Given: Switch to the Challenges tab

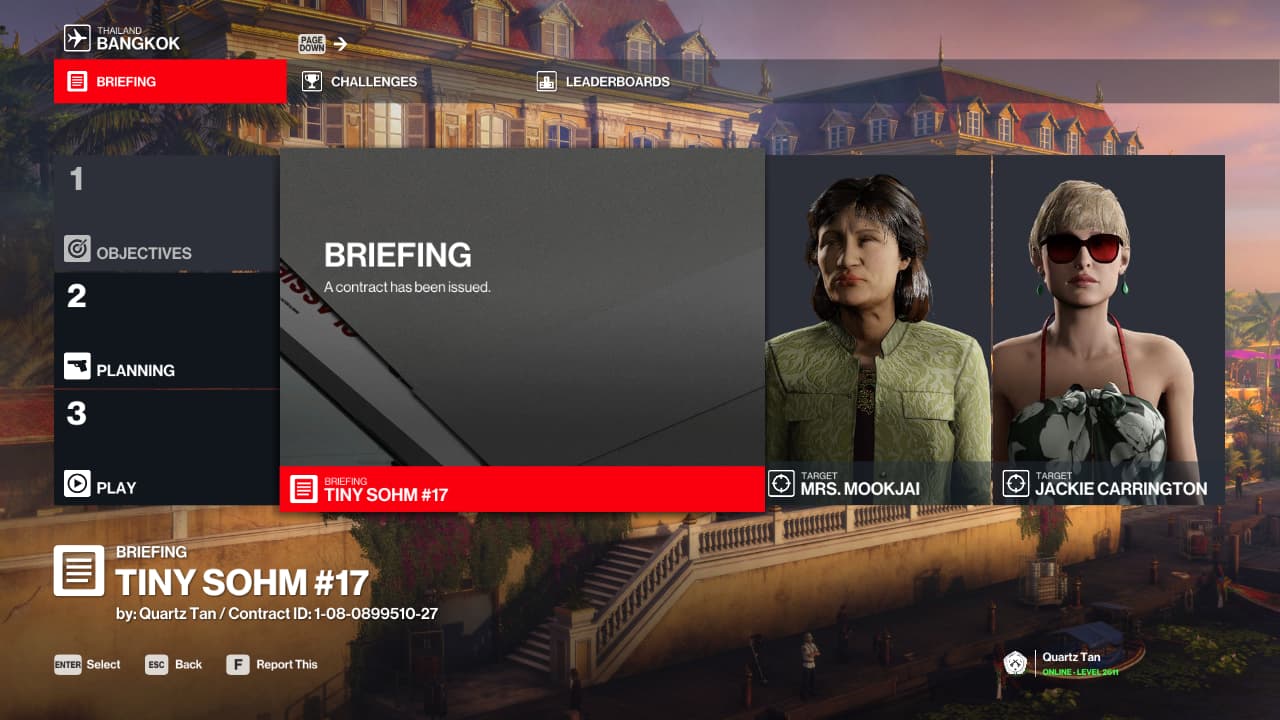Looking at the screenshot, I should pyautogui.click(x=373, y=82).
